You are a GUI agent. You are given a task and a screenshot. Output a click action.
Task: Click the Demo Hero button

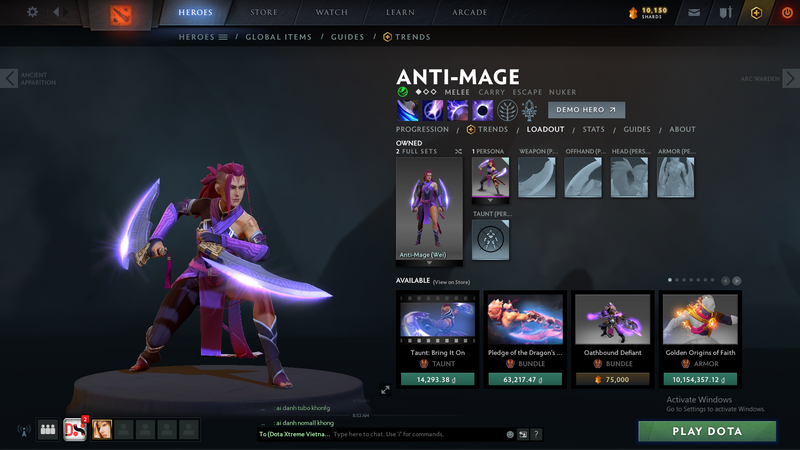coord(586,110)
